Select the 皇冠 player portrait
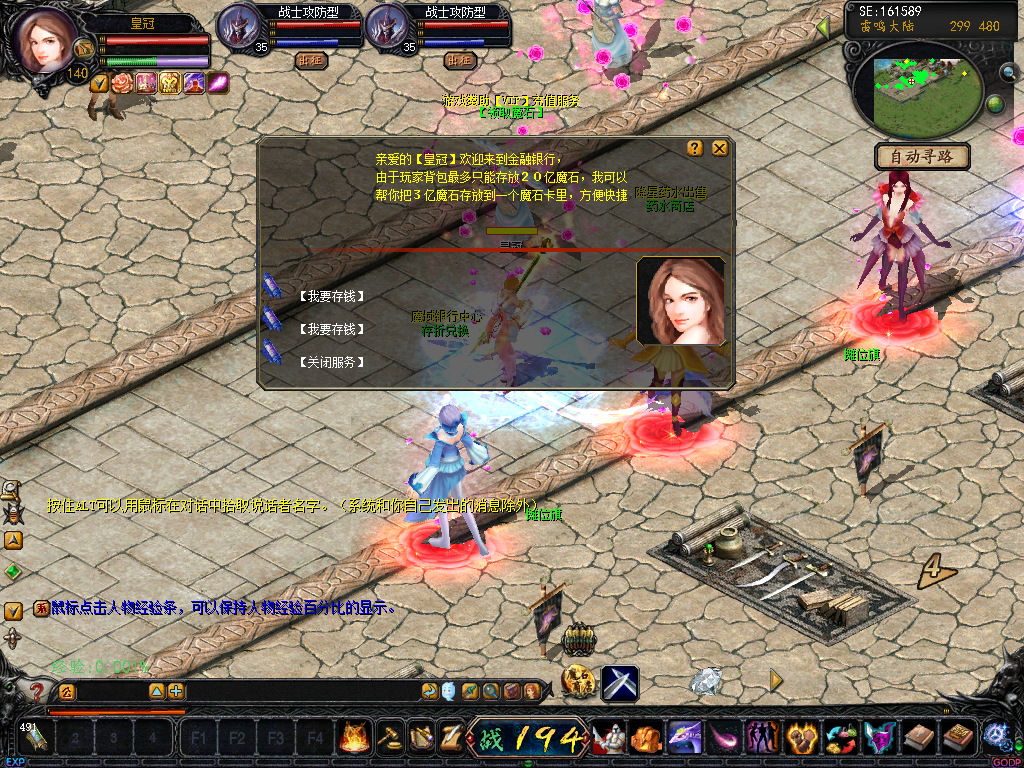Screen dimensions: 1024x768 [x=44, y=42]
